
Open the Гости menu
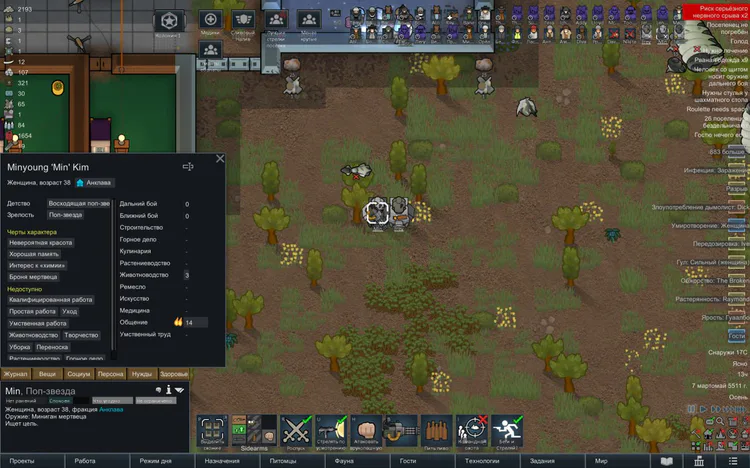tap(407, 461)
